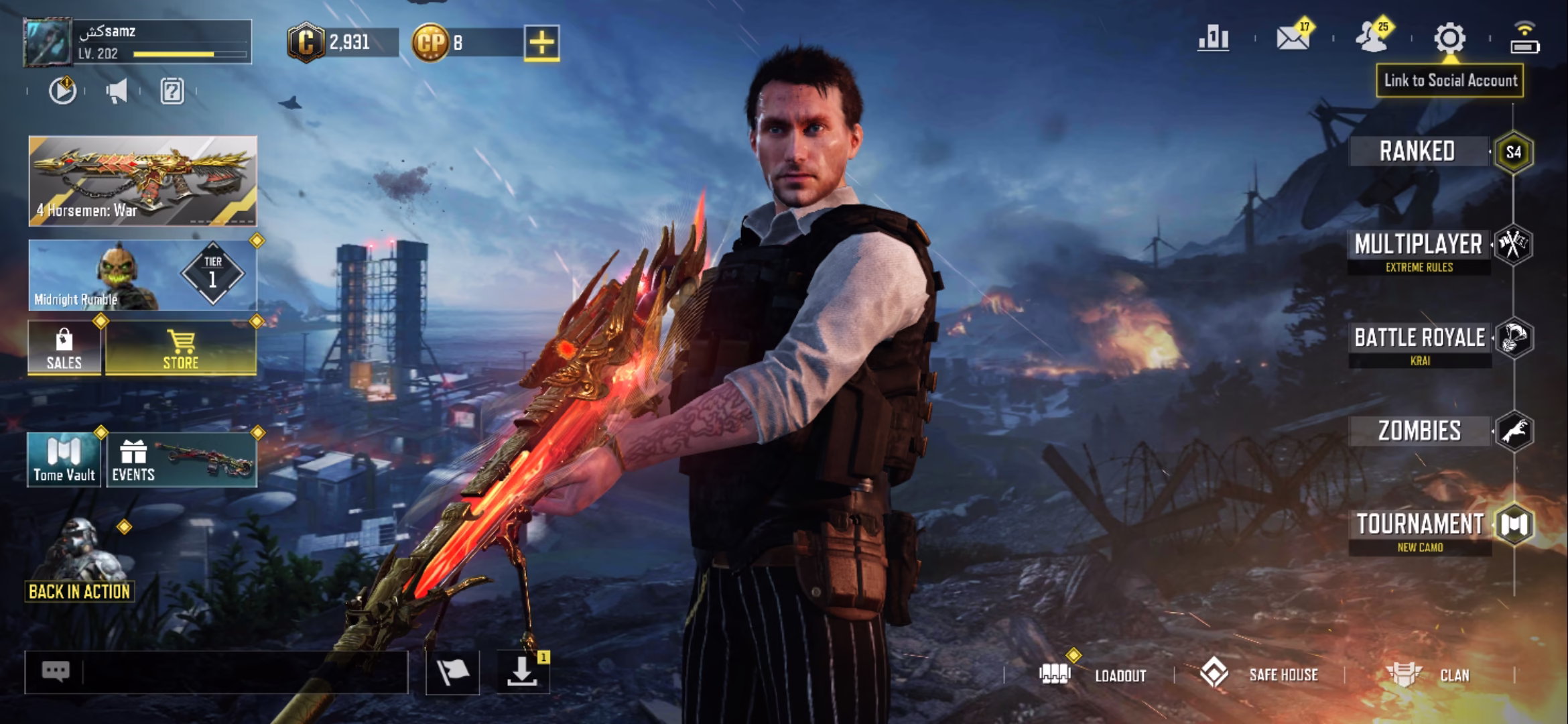Click the chat input box
Screen dimensions: 1568x724
tap(241, 672)
